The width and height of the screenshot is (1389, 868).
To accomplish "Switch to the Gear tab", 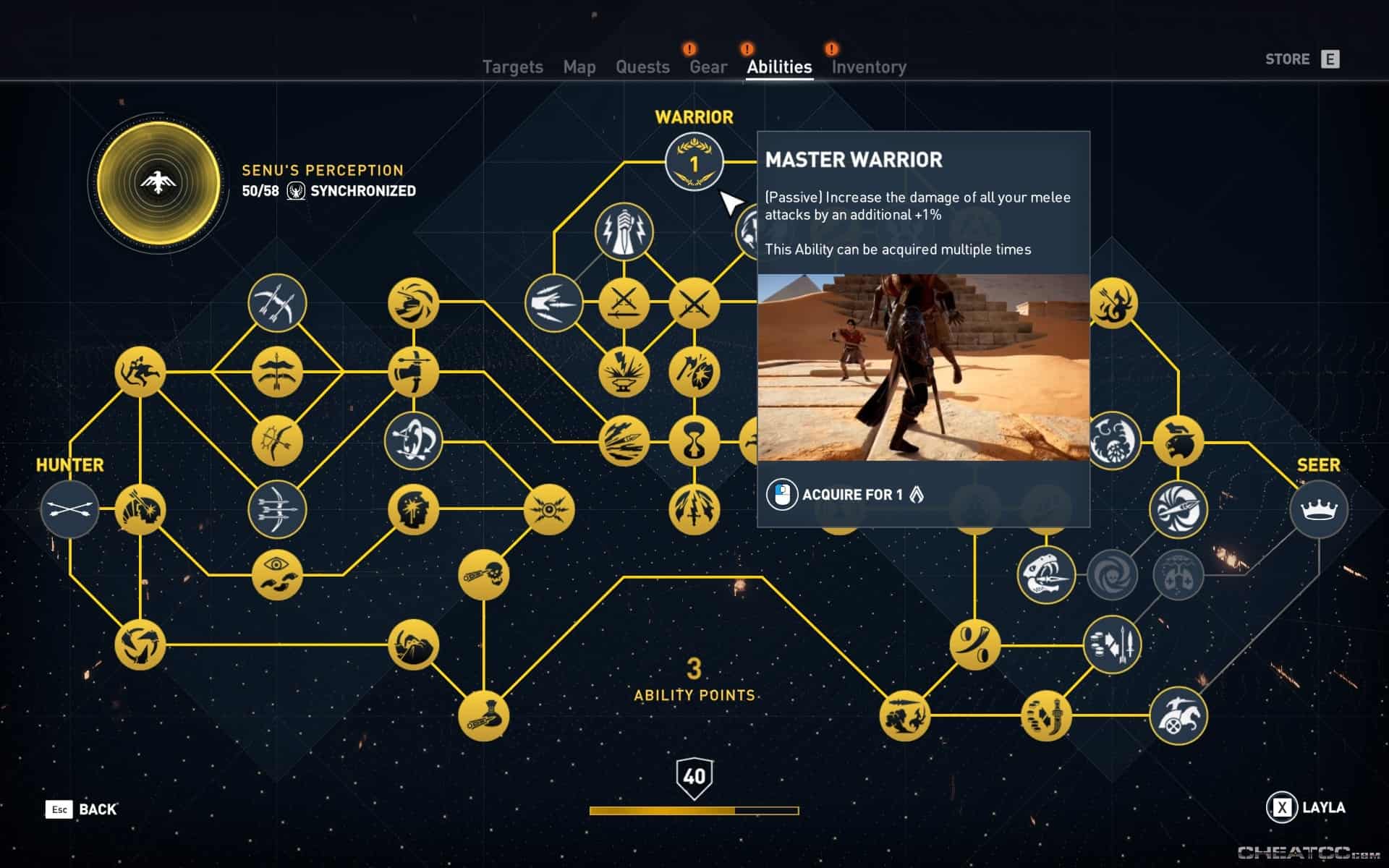I will click(707, 67).
